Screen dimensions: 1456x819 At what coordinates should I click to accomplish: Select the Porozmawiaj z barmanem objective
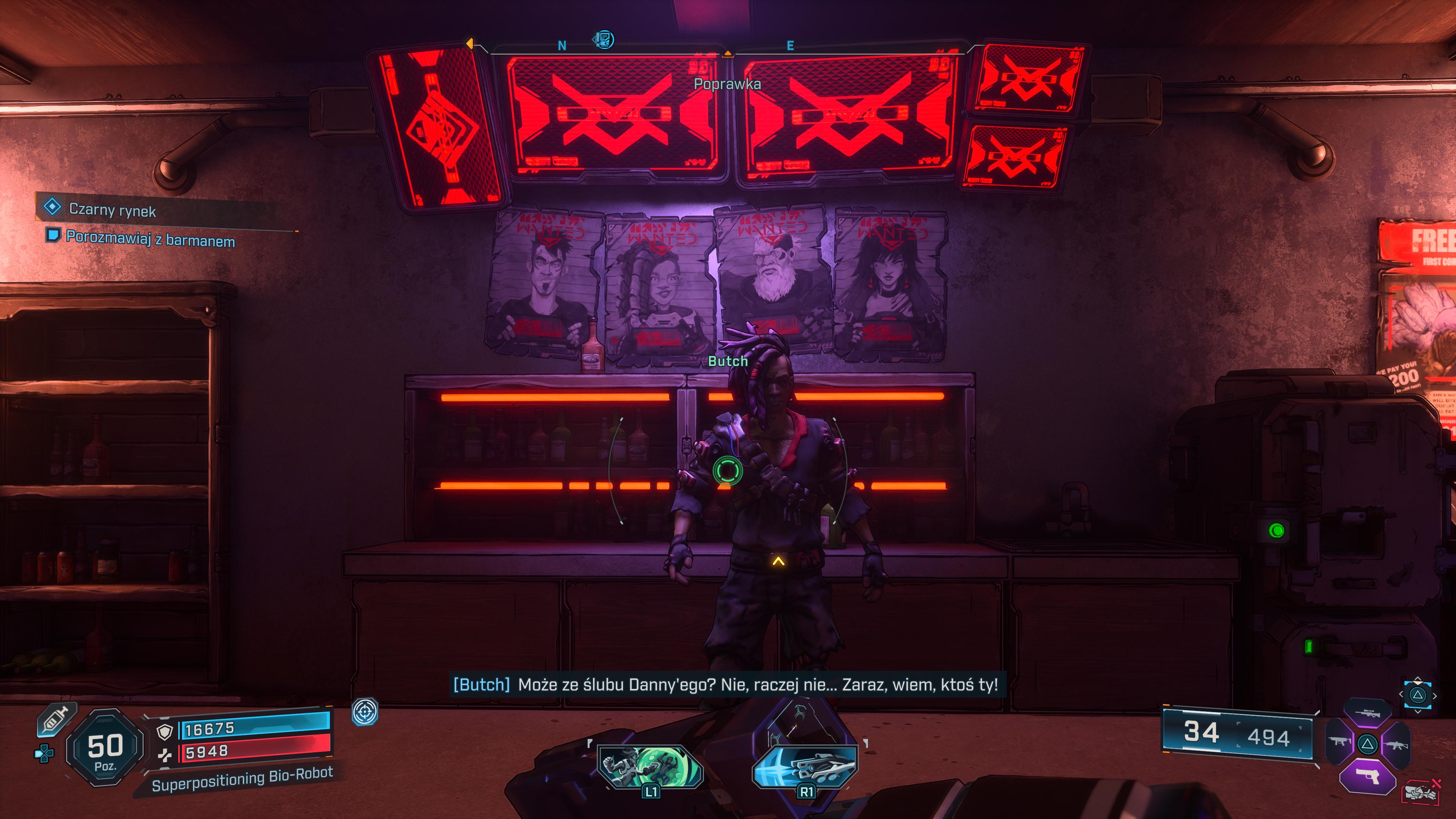point(150,239)
